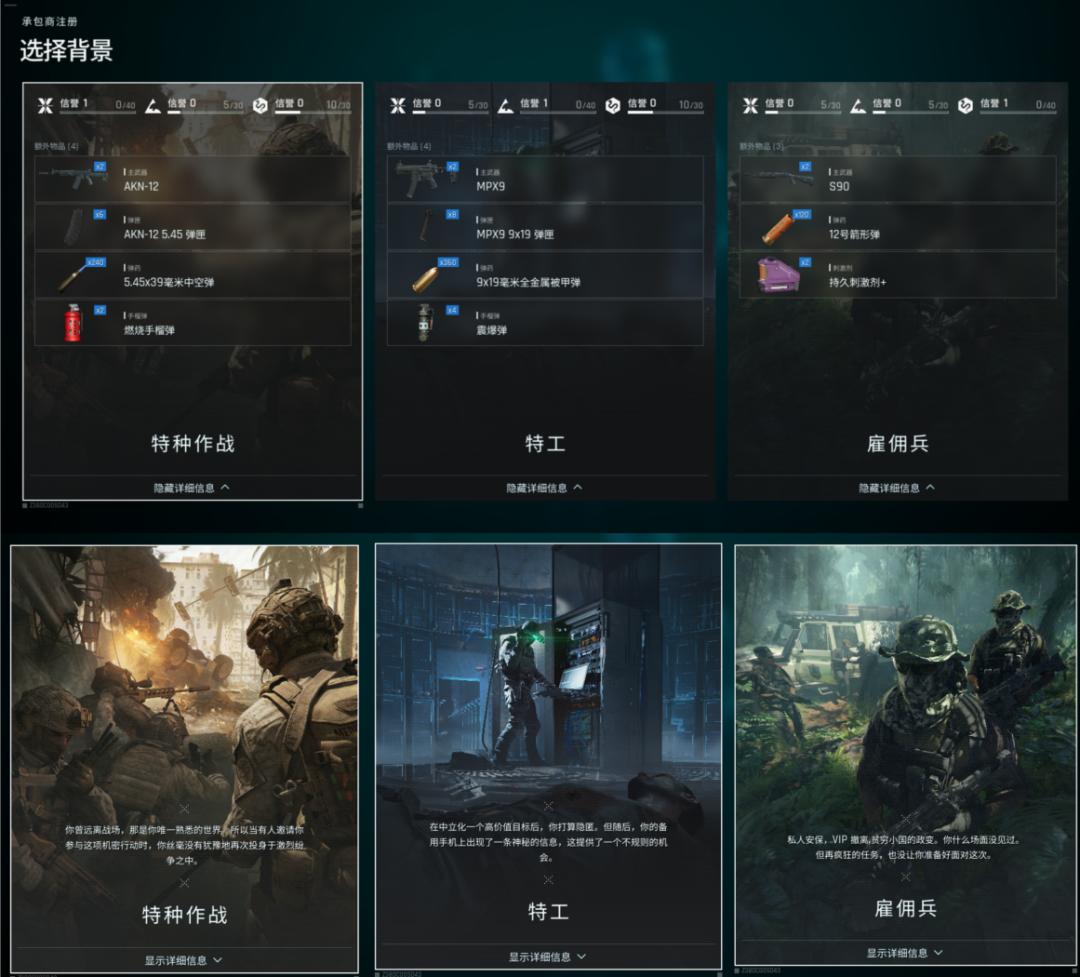The width and height of the screenshot is (1080, 977).
Task: Select the AKN-12 primary weapon row
Action: coord(193,179)
